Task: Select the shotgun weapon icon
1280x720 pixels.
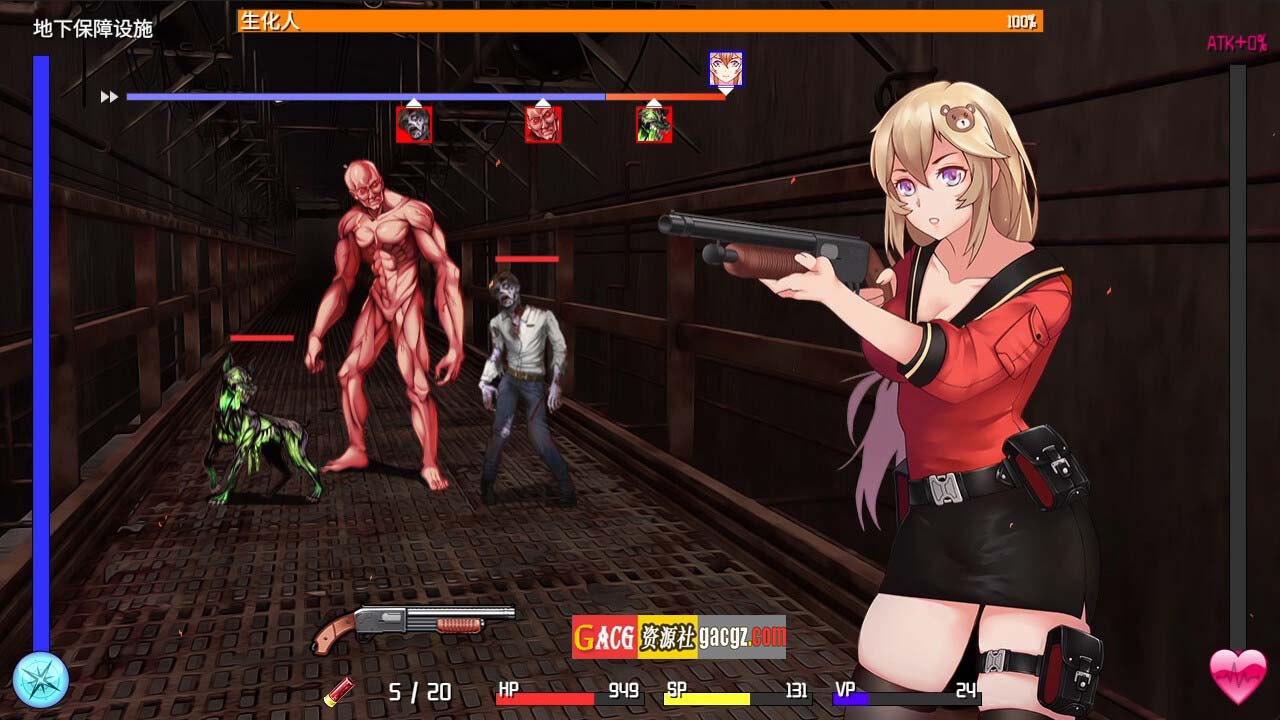Action: (413, 626)
